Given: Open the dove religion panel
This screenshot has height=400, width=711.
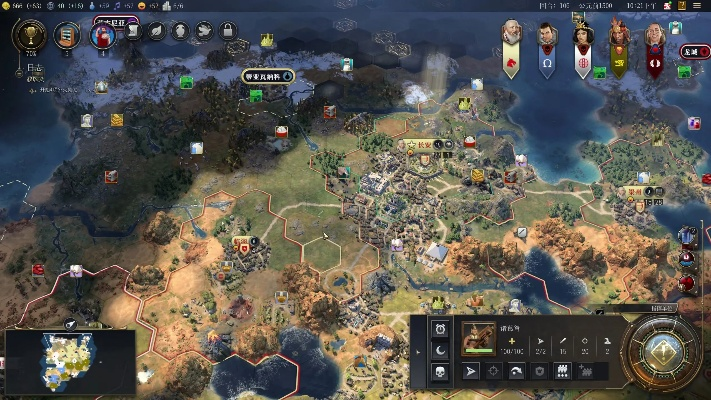Looking at the screenshot, I should 203,31.
